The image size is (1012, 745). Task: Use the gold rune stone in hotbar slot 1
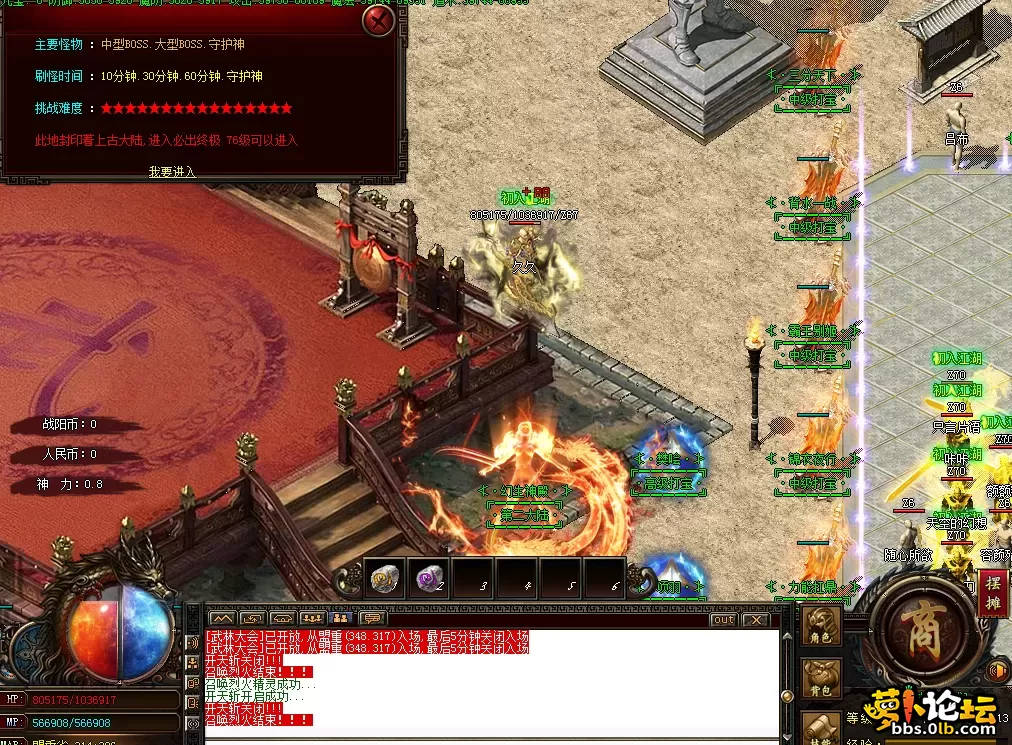pyautogui.click(x=383, y=578)
